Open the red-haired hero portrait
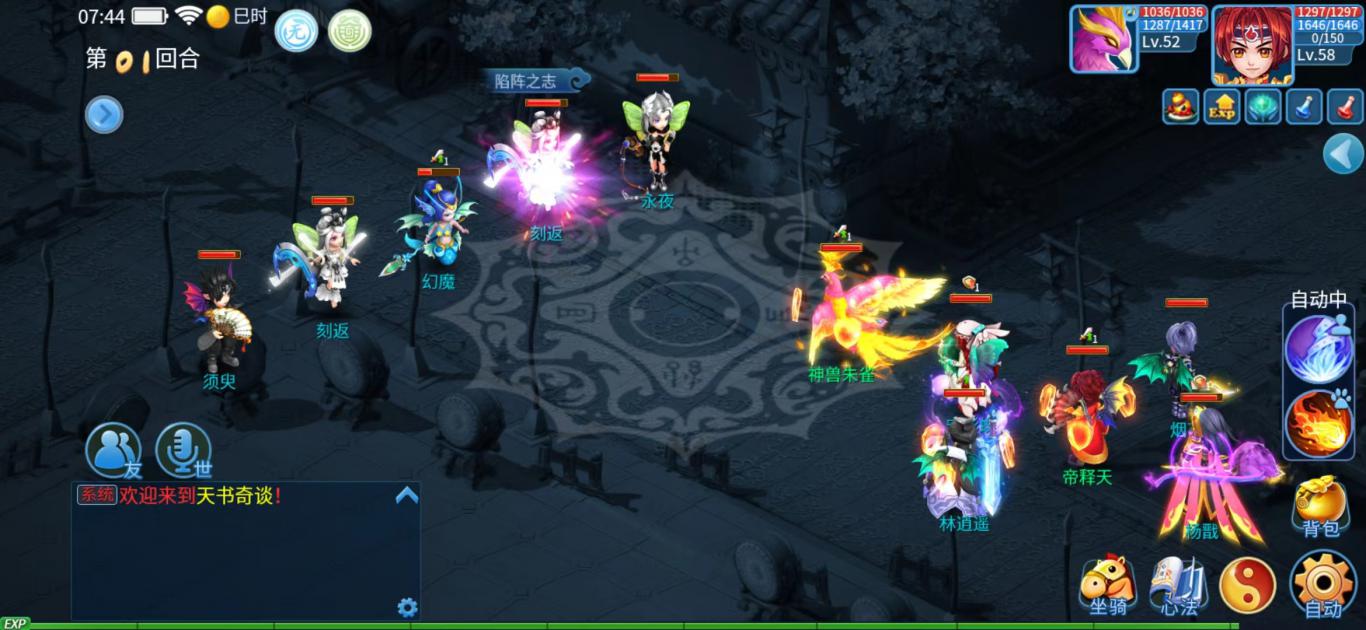Image resolution: width=1366 pixels, height=630 pixels. [x=1252, y=45]
